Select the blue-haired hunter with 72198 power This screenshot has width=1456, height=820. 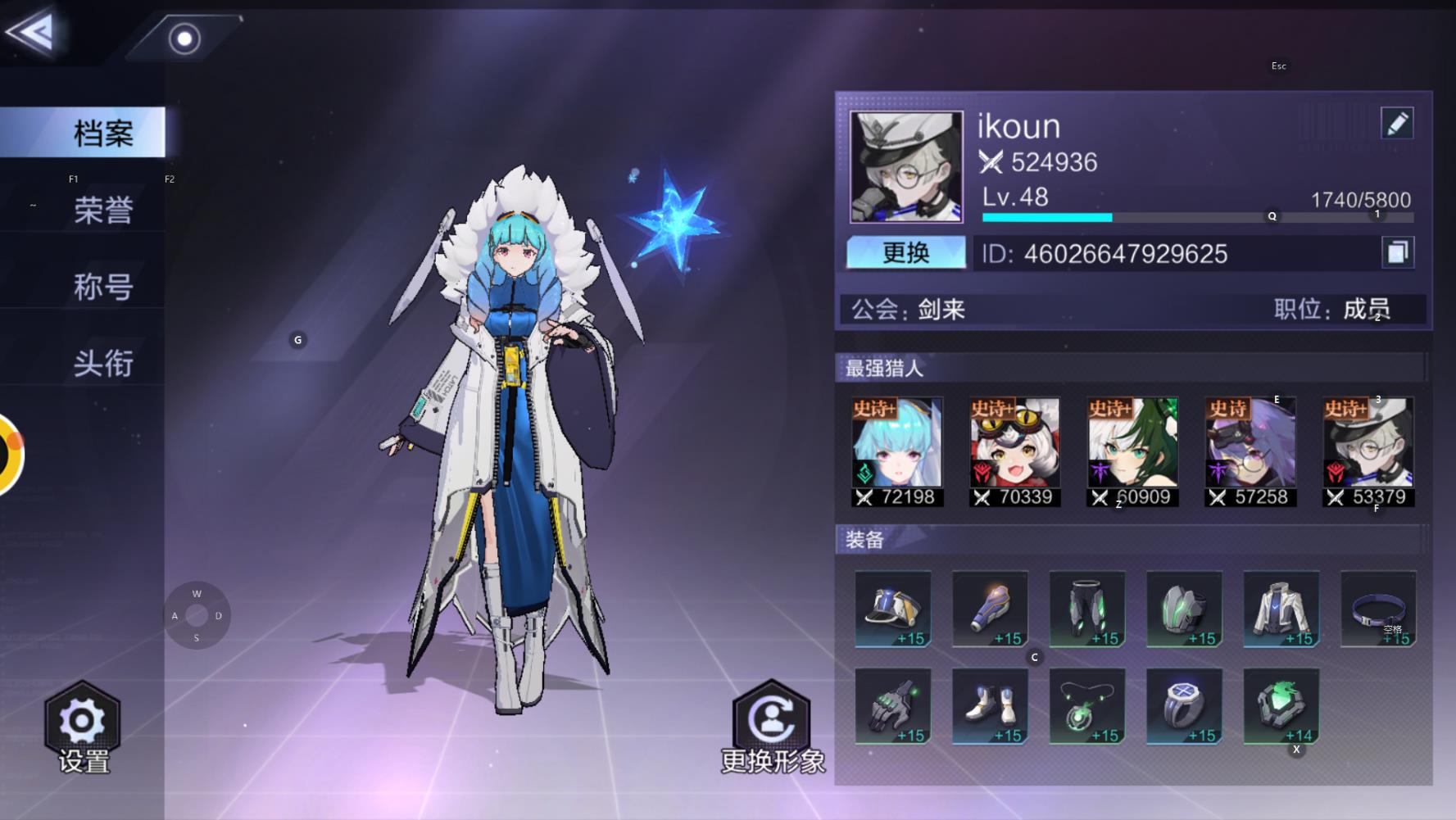897,451
